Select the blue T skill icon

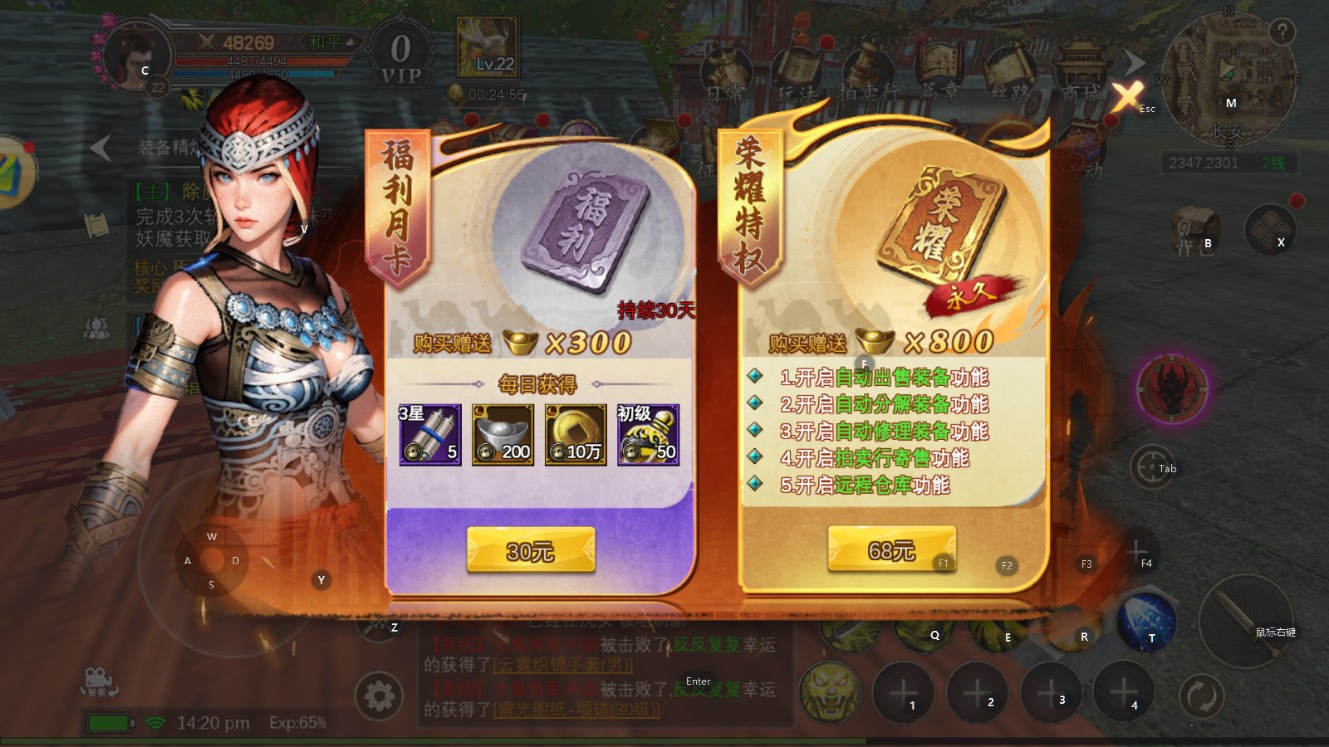(x=1146, y=621)
